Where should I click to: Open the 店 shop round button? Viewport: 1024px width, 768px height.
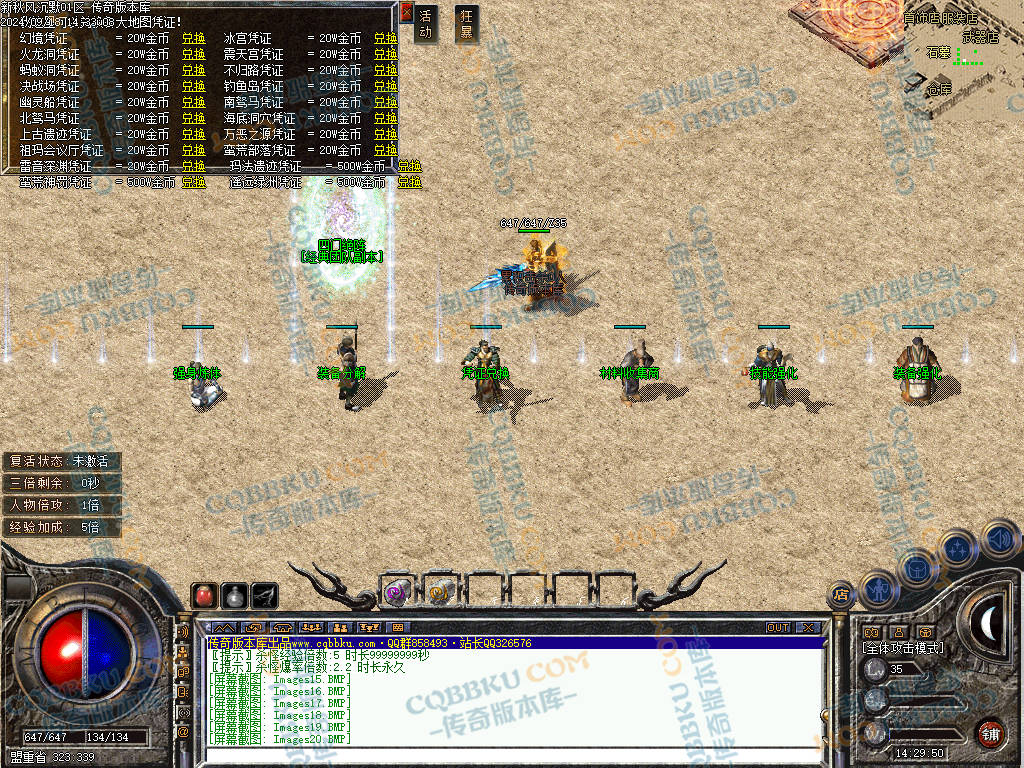841,595
